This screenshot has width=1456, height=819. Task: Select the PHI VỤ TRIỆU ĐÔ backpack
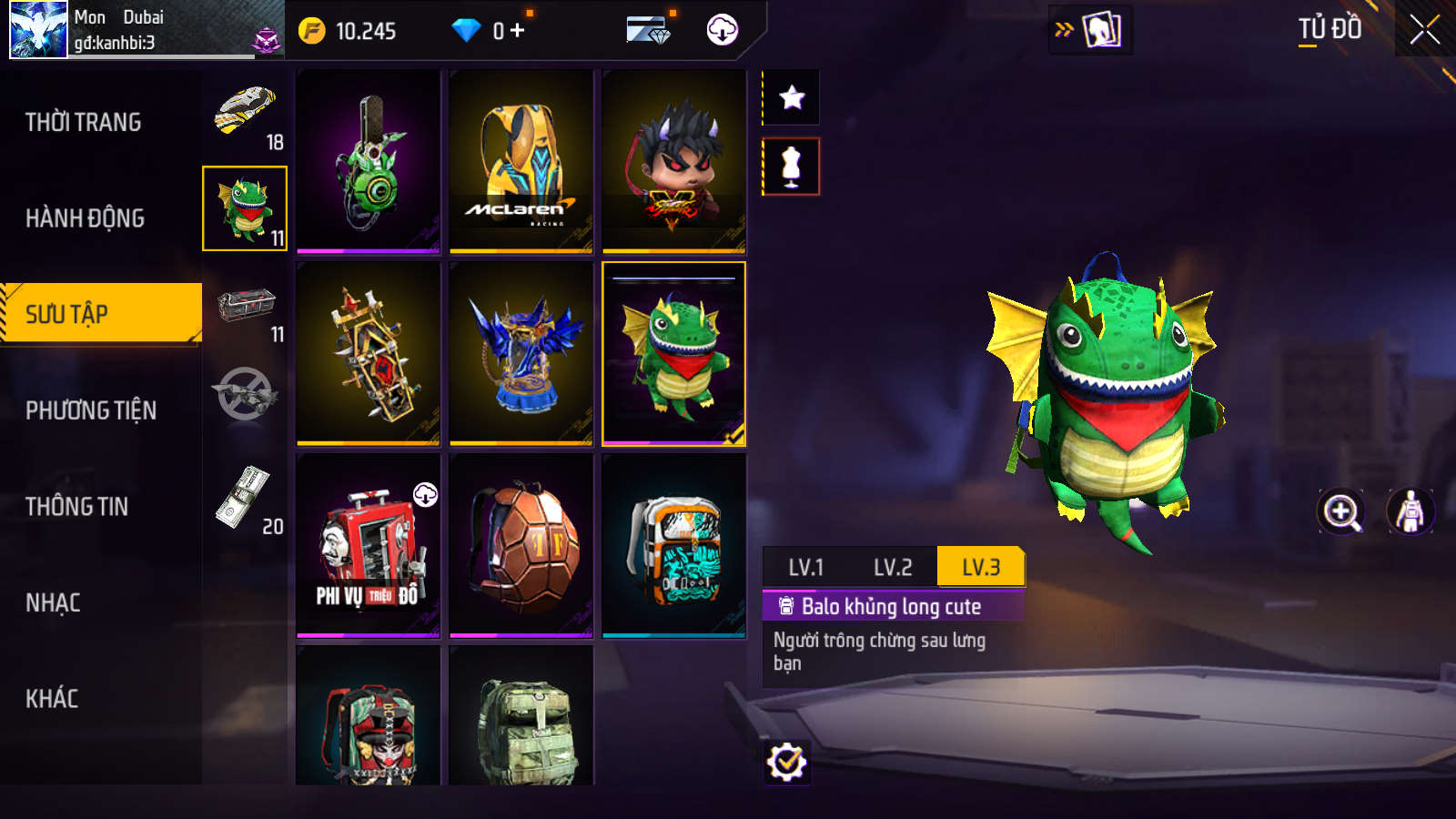coord(369,546)
